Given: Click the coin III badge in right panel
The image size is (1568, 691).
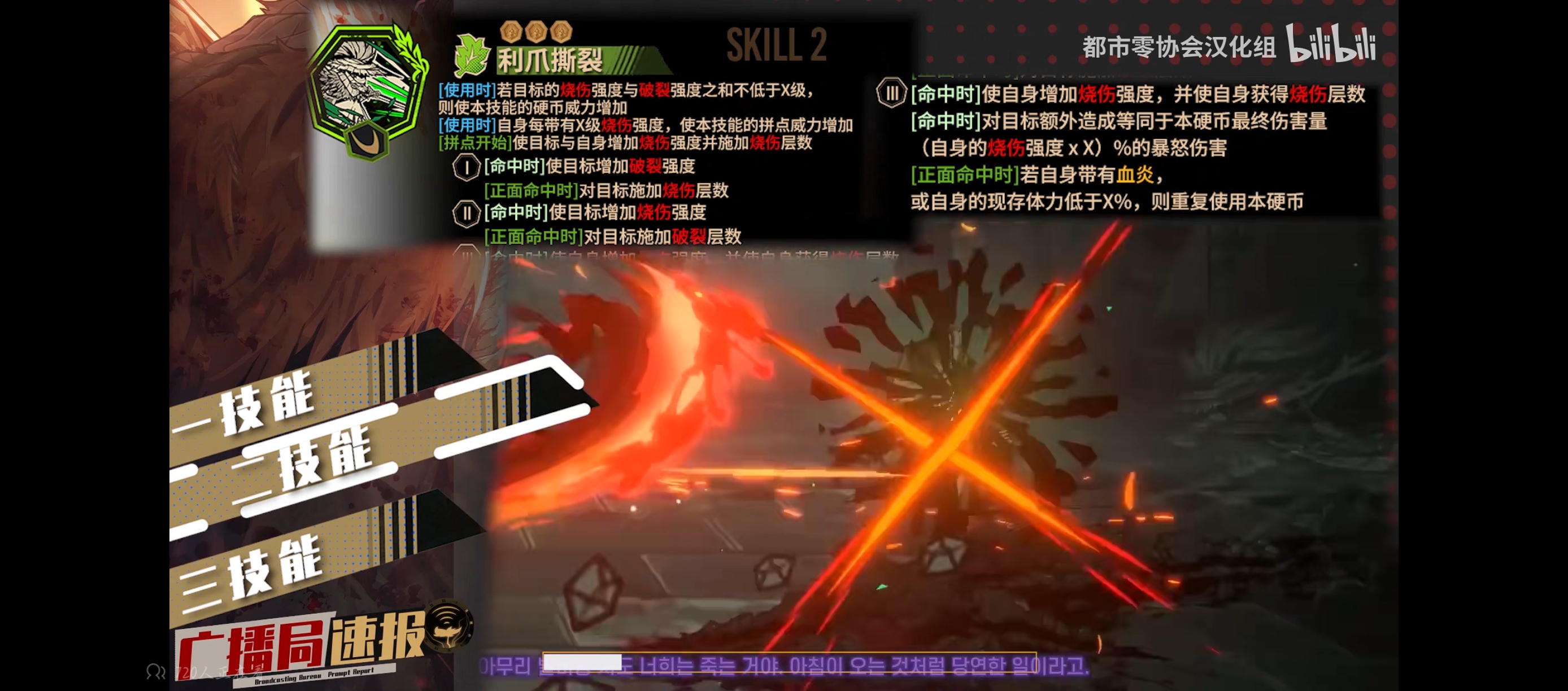Looking at the screenshot, I should [891, 93].
